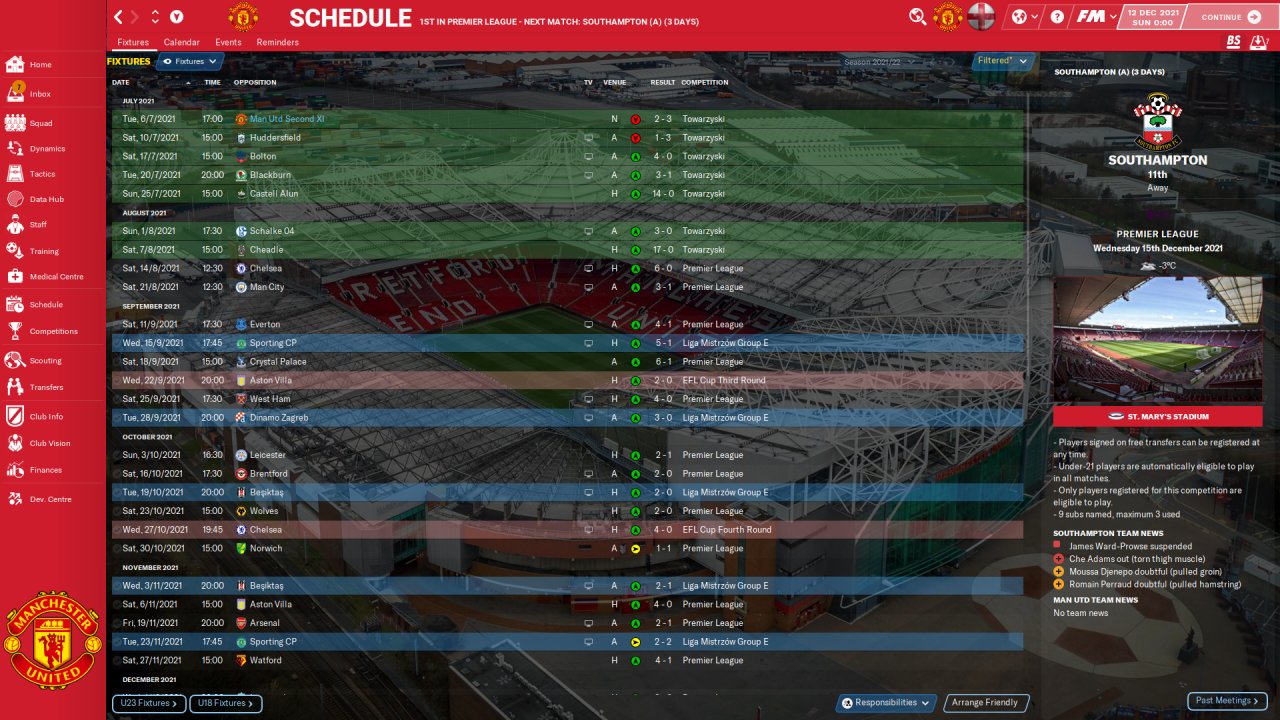The height and width of the screenshot is (720, 1280).
Task: Switch to the Events tab
Action: [228, 43]
